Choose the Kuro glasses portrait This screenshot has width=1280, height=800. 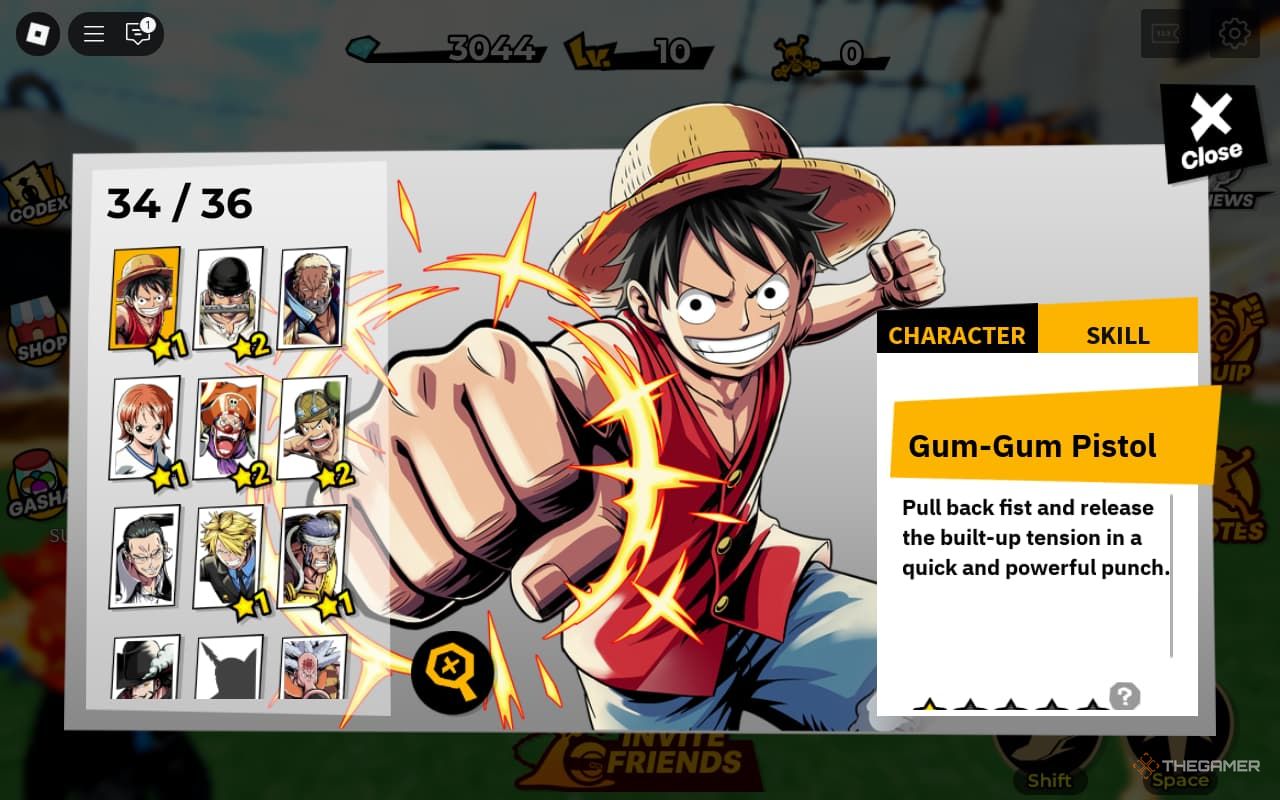pos(146,557)
